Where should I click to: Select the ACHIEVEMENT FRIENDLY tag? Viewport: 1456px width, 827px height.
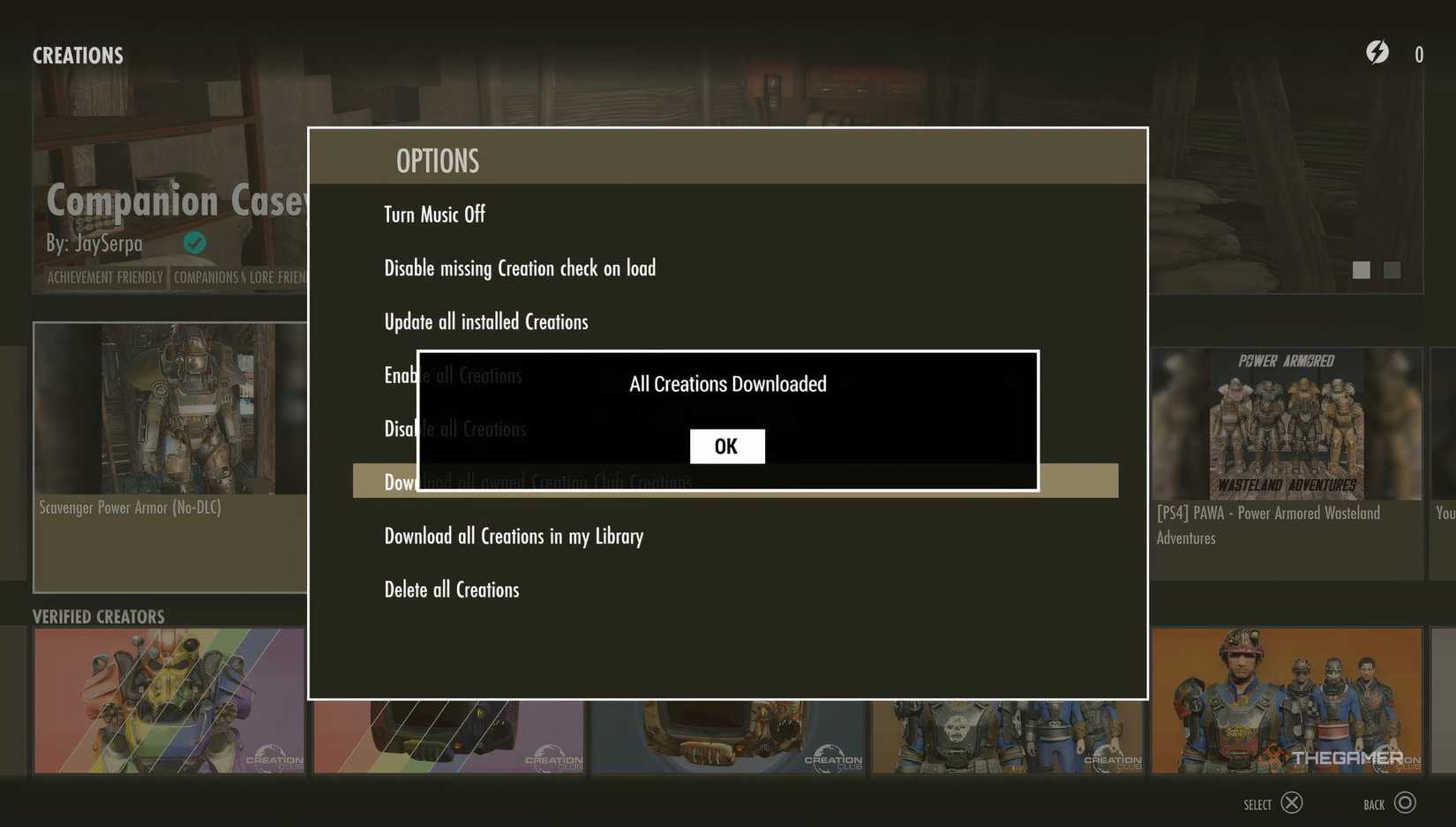coord(104,276)
